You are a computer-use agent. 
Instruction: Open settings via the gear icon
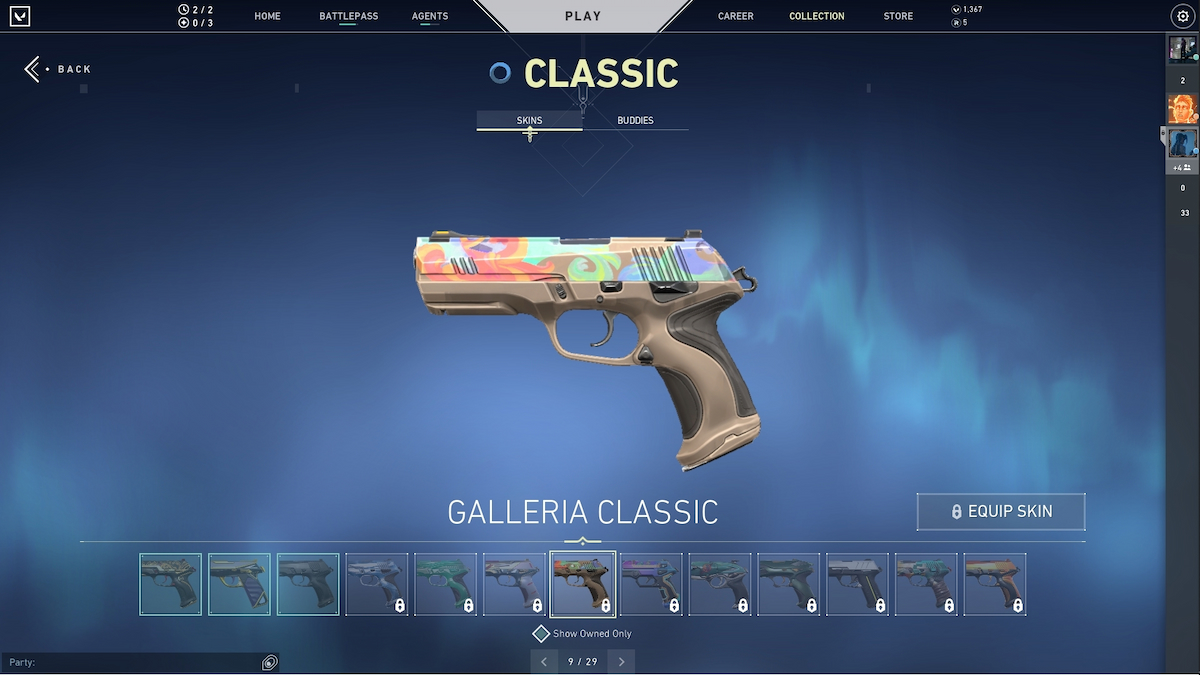tap(1182, 16)
